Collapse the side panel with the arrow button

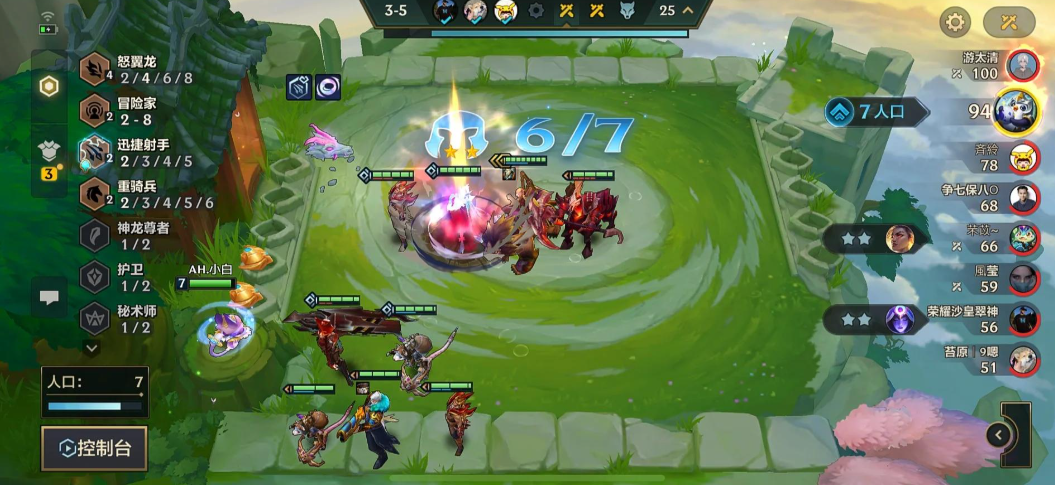click(x=997, y=434)
